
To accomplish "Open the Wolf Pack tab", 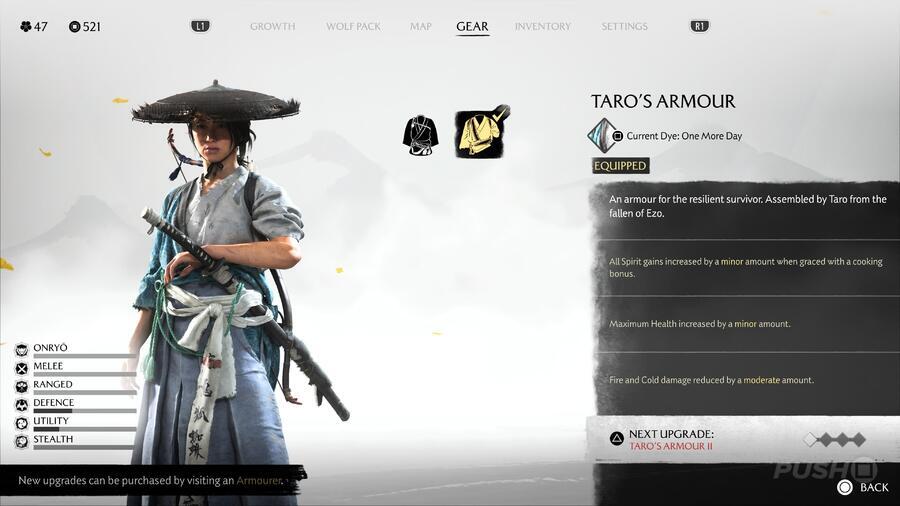I will 353,26.
